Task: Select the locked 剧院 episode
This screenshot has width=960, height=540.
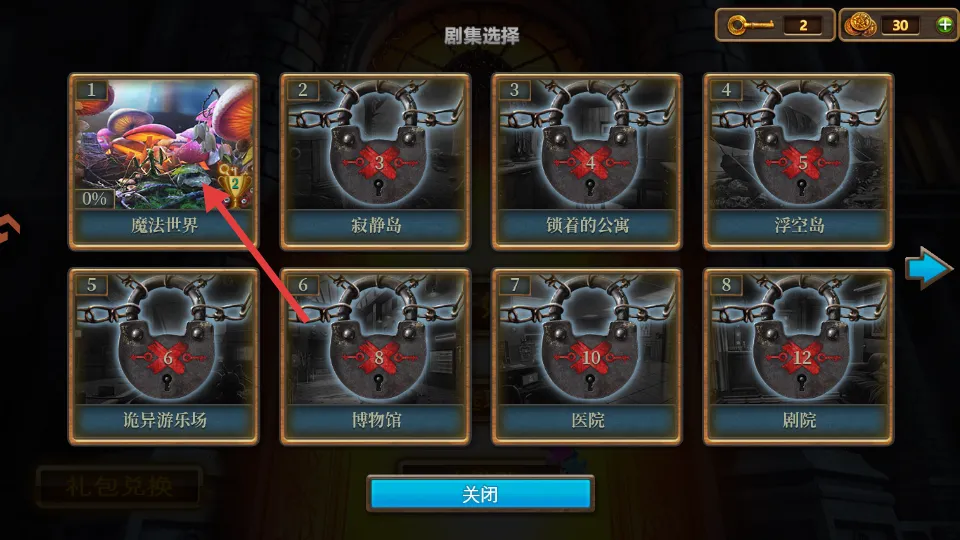Action: (799, 355)
